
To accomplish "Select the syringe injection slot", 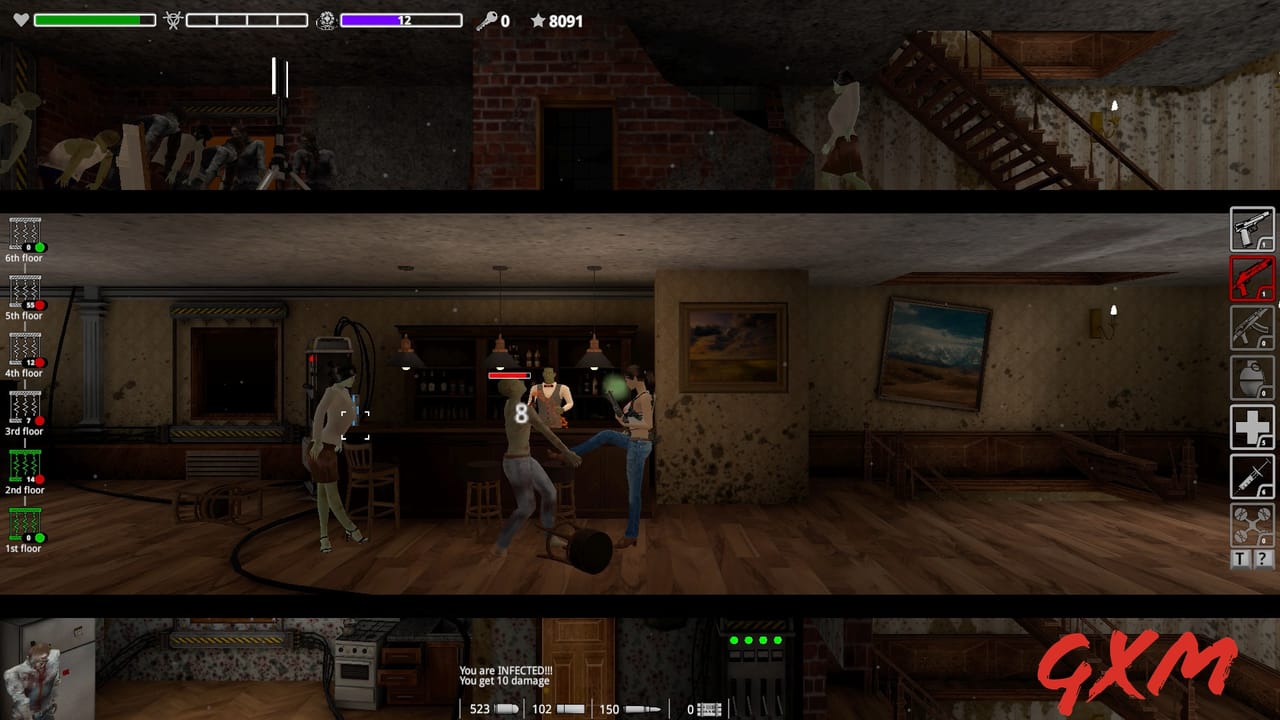I will coord(1251,475).
